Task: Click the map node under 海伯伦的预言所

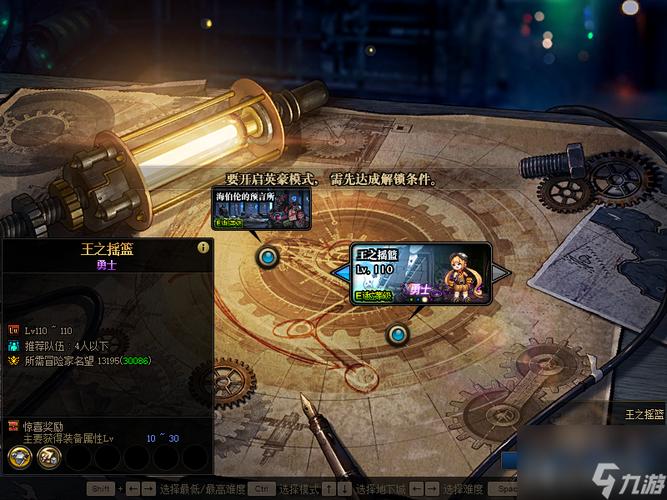Action: point(267,257)
